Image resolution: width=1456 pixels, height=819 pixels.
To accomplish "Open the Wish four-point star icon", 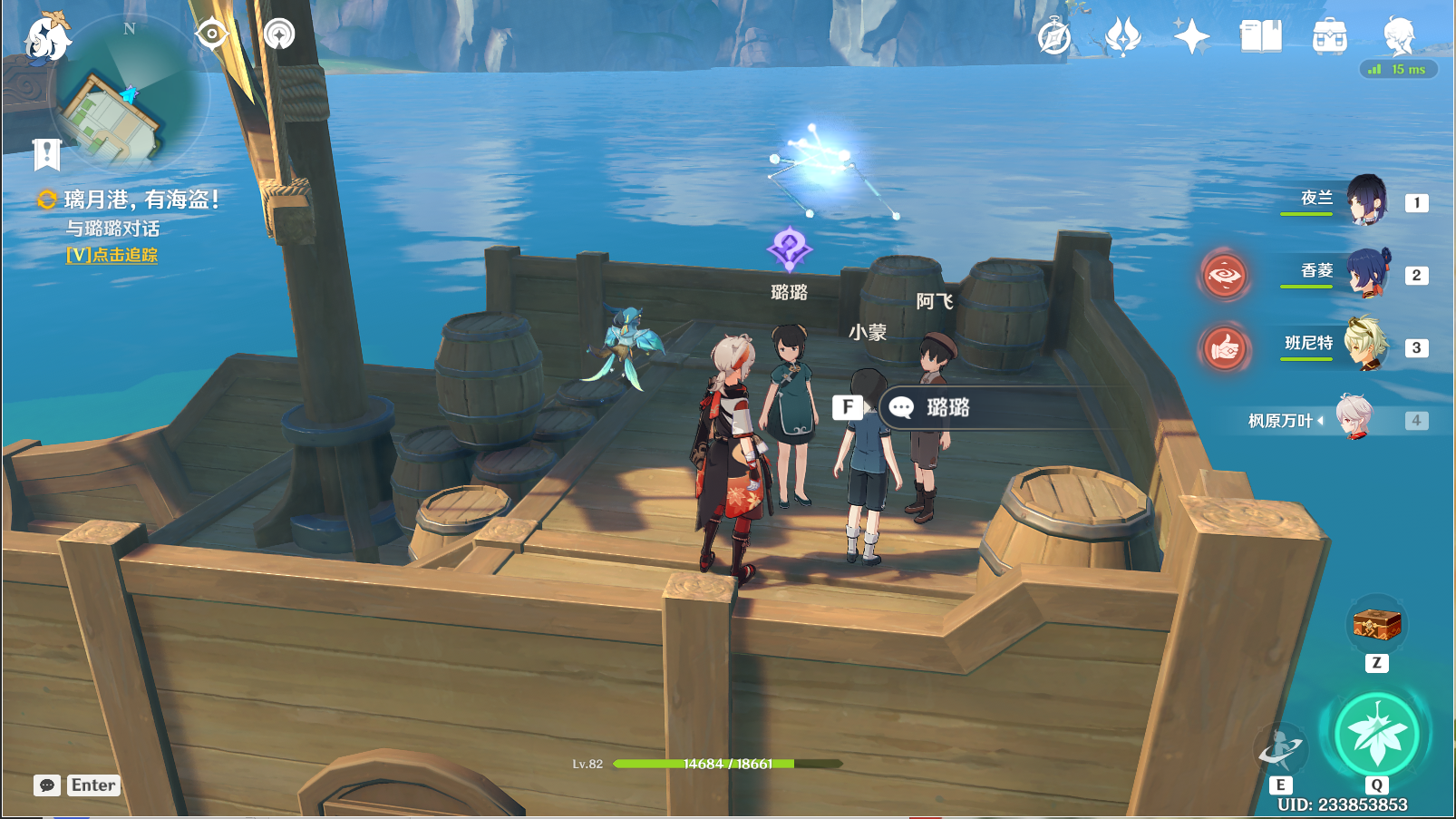I will pos(1191,37).
